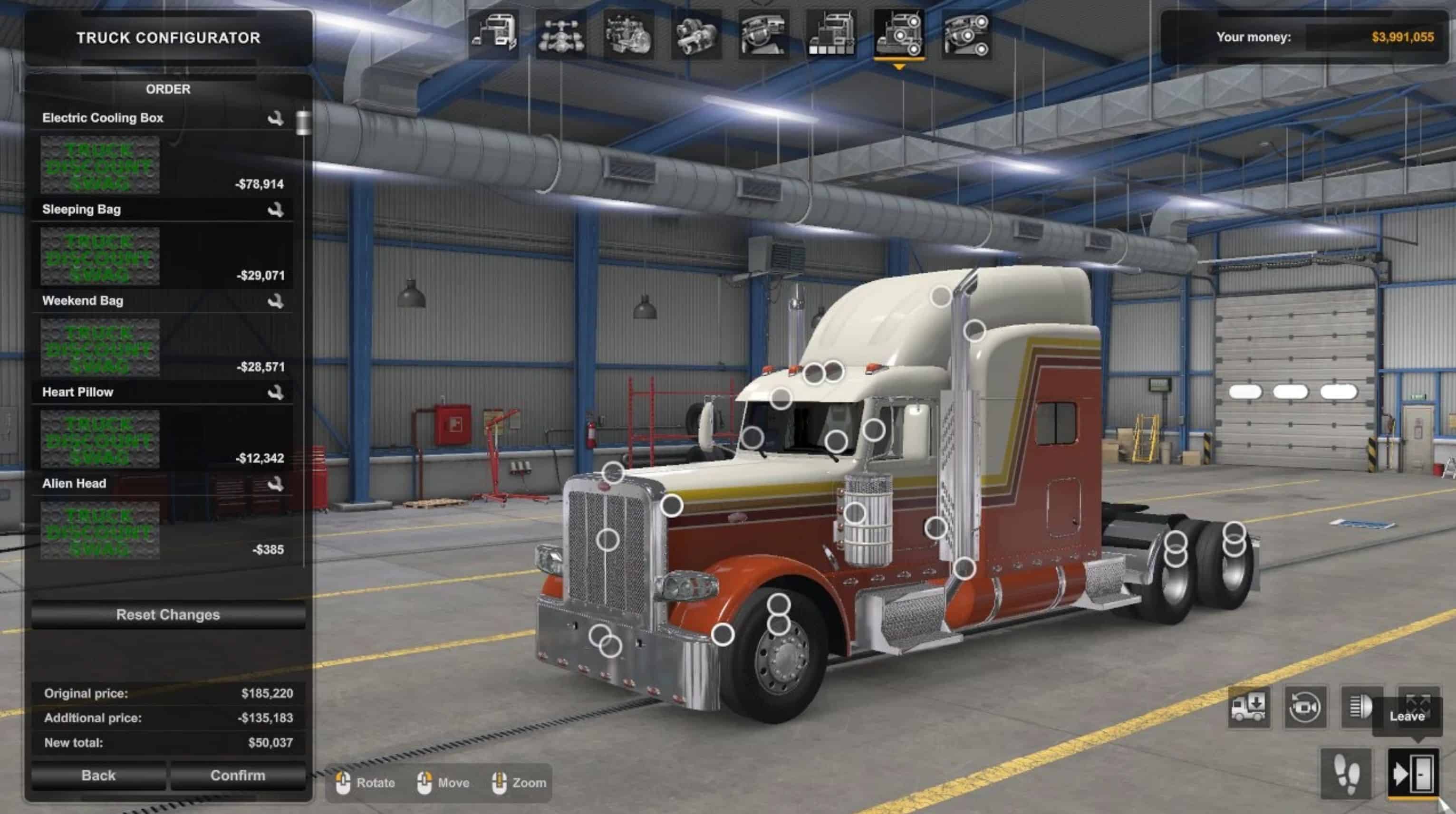Click the truck download arrow icon

click(1249, 707)
